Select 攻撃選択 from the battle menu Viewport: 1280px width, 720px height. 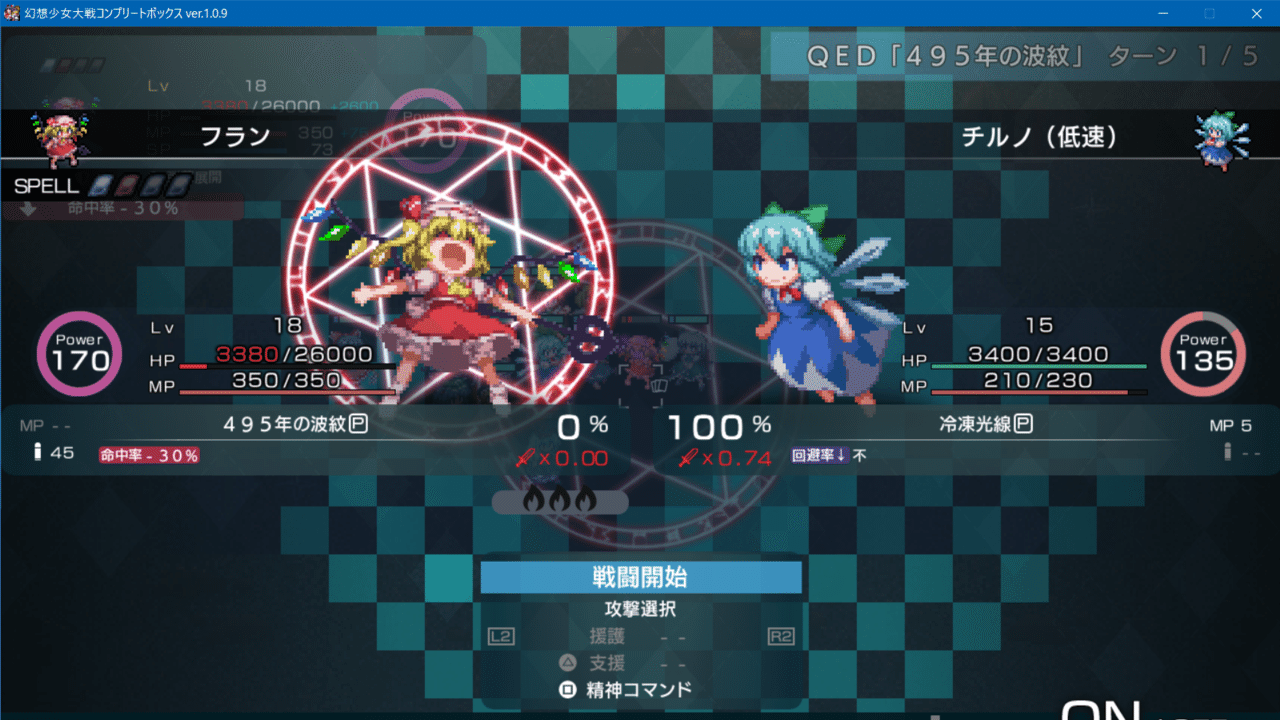640,609
